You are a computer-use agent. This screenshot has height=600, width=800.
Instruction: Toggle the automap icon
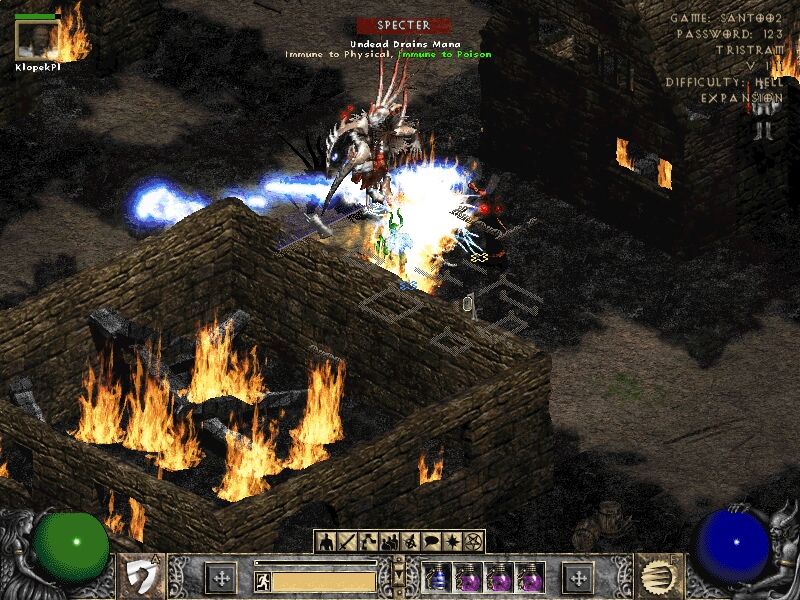(x=410, y=541)
